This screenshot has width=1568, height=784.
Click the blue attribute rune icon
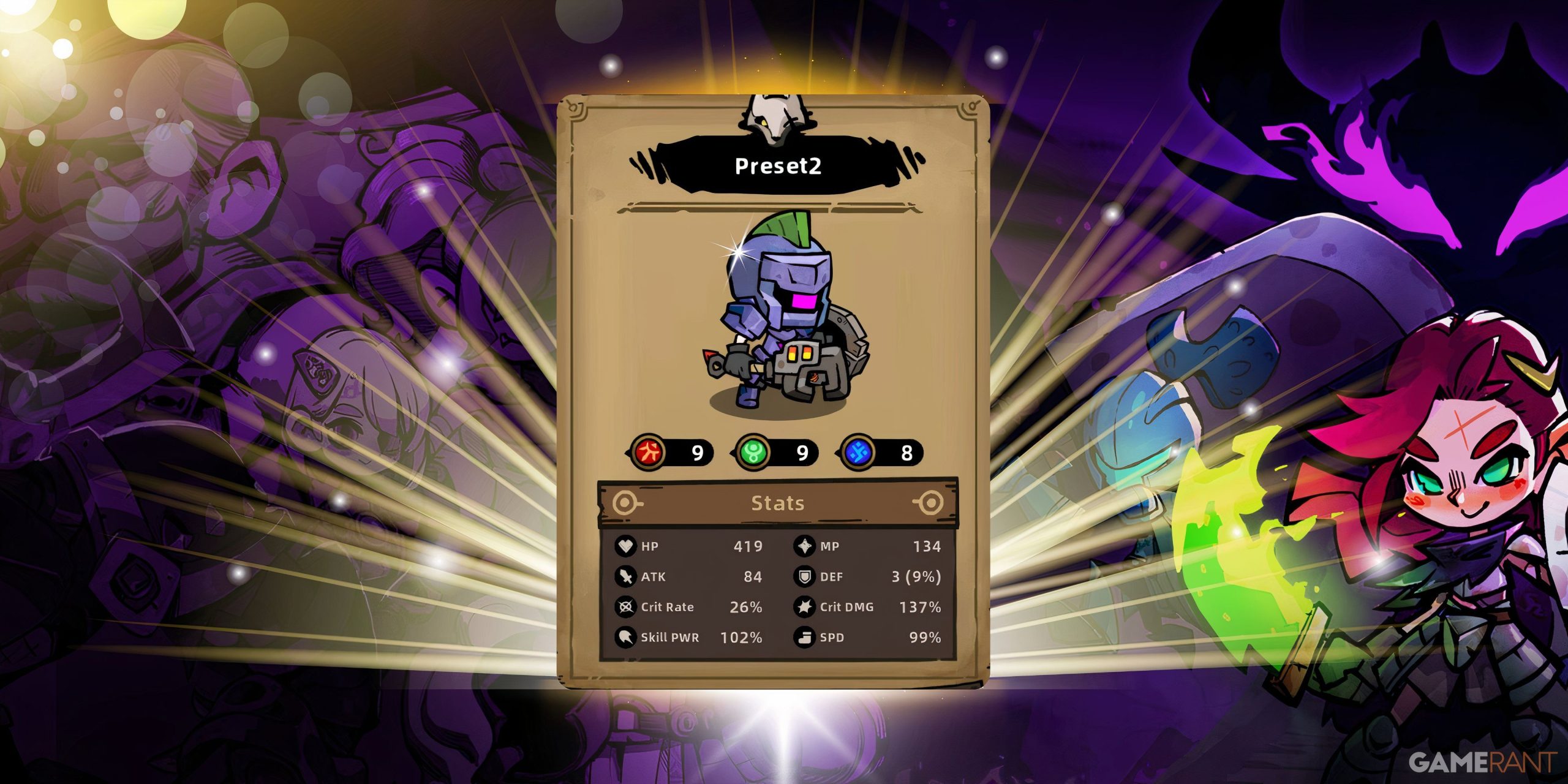[858, 452]
